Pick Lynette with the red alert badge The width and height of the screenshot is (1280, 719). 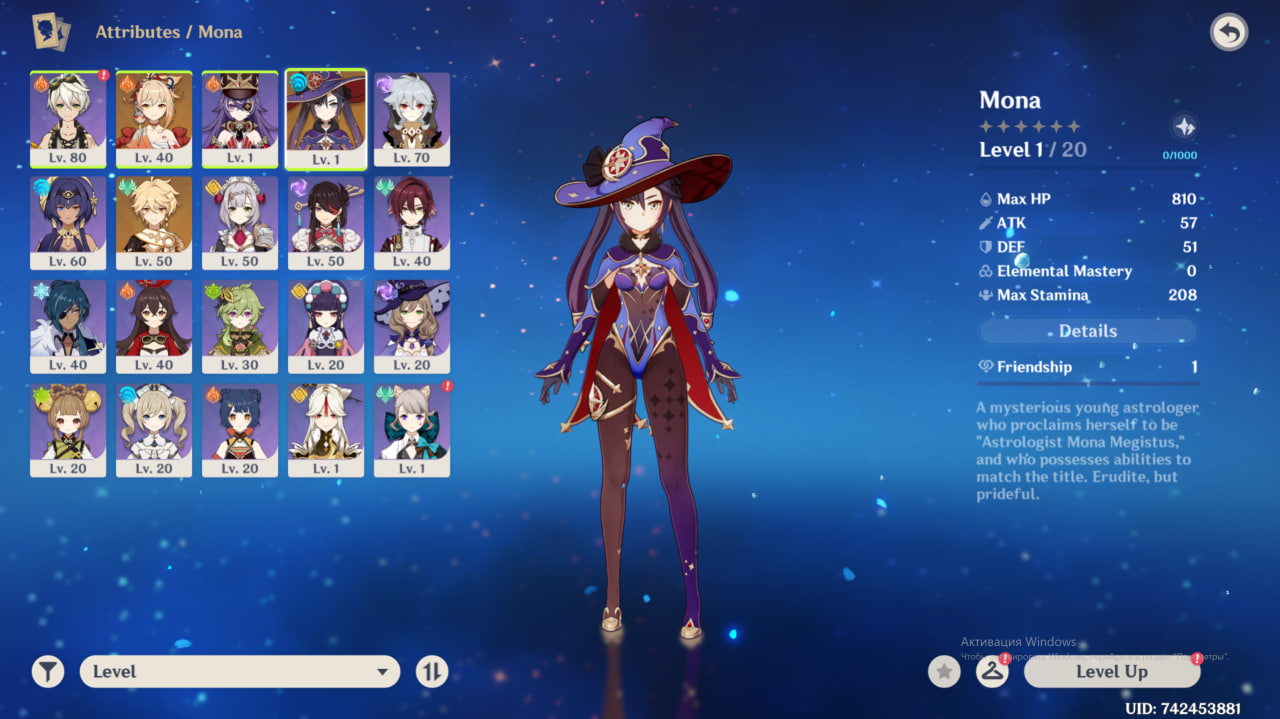coord(412,430)
